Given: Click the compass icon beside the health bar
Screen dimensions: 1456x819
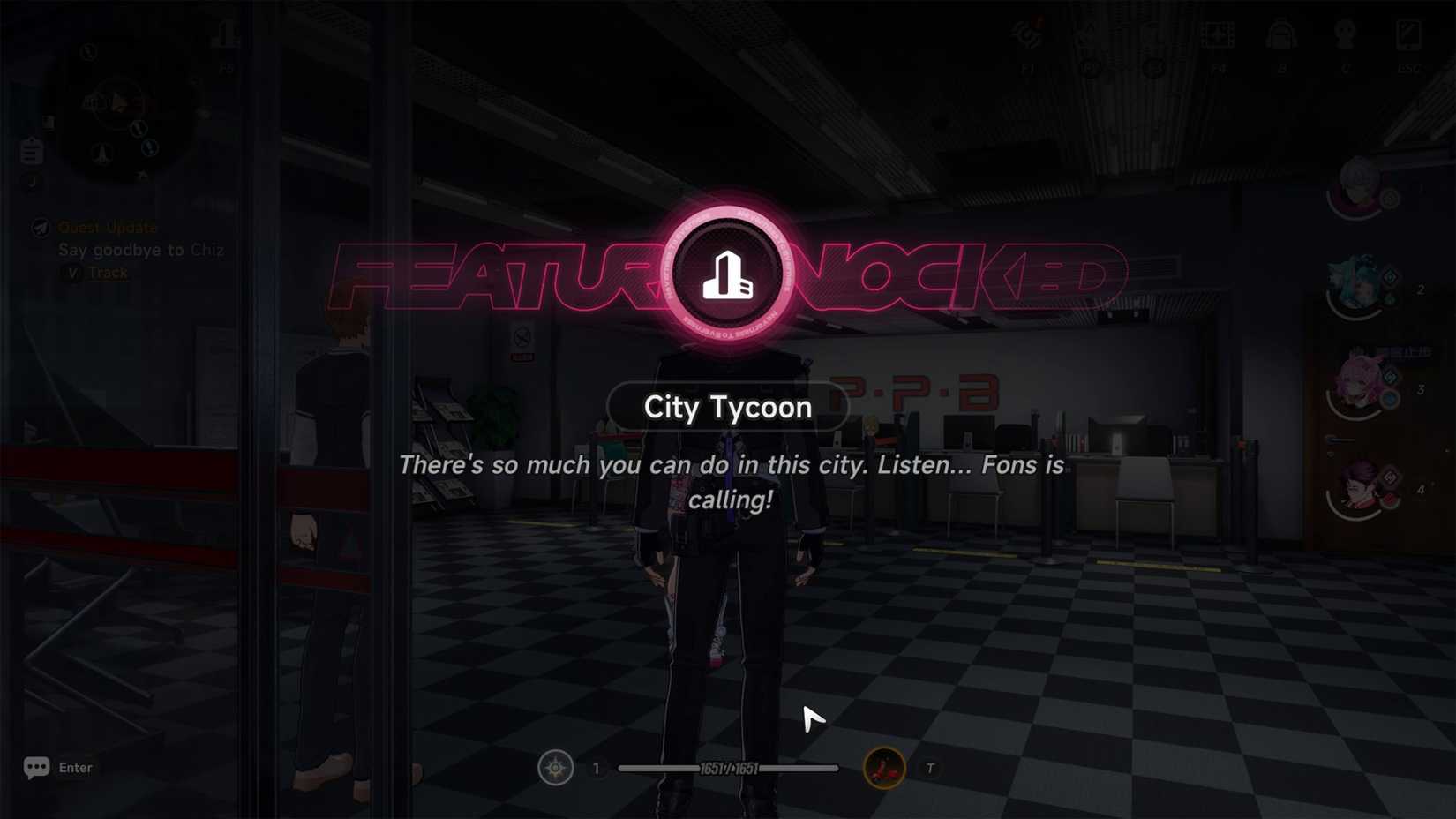Looking at the screenshot, I should 555,767.
